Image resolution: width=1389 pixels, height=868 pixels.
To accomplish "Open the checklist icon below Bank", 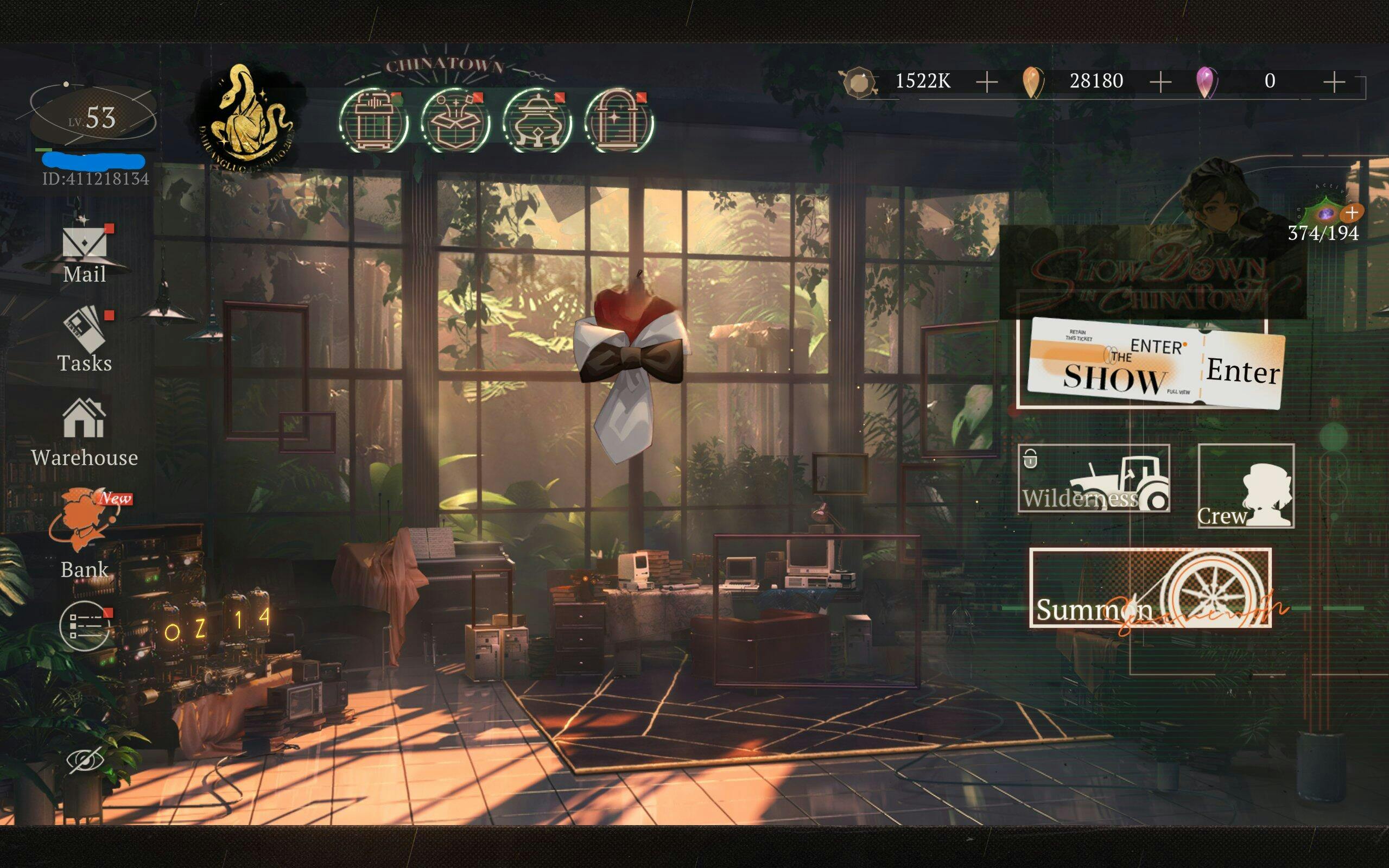I will (84, 626).
